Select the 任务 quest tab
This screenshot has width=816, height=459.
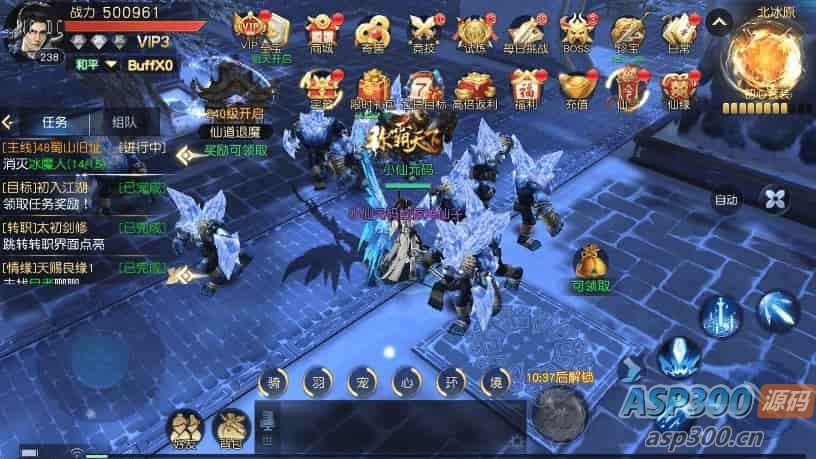point(55,122)
